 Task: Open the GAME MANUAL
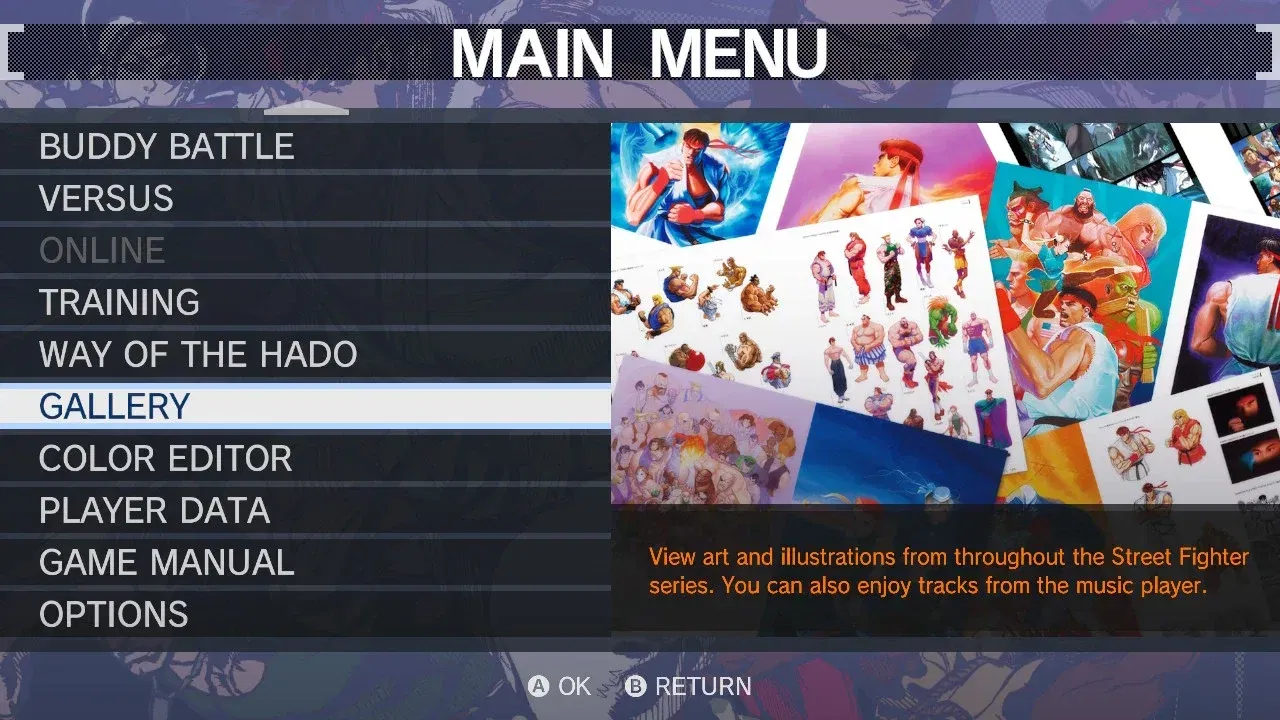pyautogui.click(x=166, y=562)
